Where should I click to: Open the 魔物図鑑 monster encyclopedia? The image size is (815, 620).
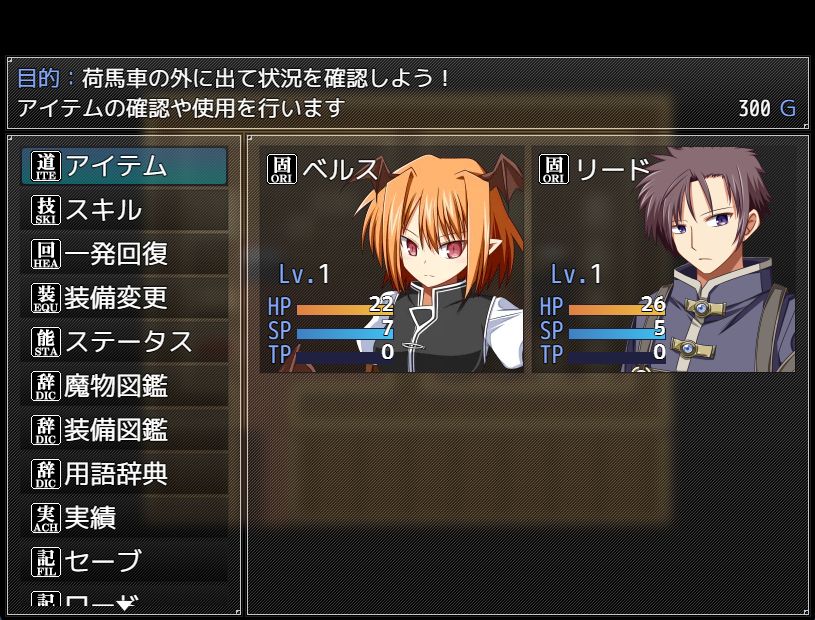tap(124, 386)
